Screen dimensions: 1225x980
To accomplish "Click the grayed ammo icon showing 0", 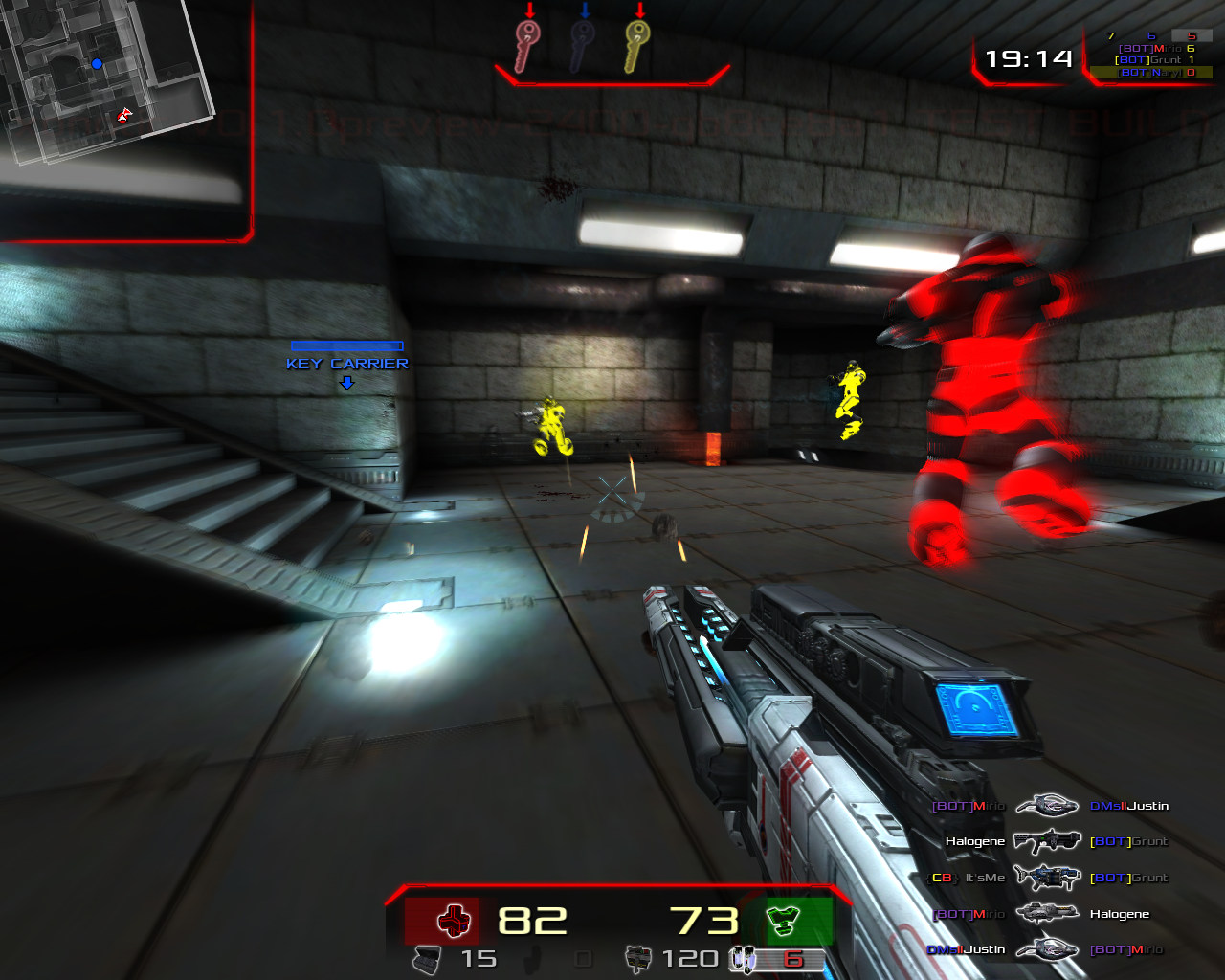I will tap(534, 960).
